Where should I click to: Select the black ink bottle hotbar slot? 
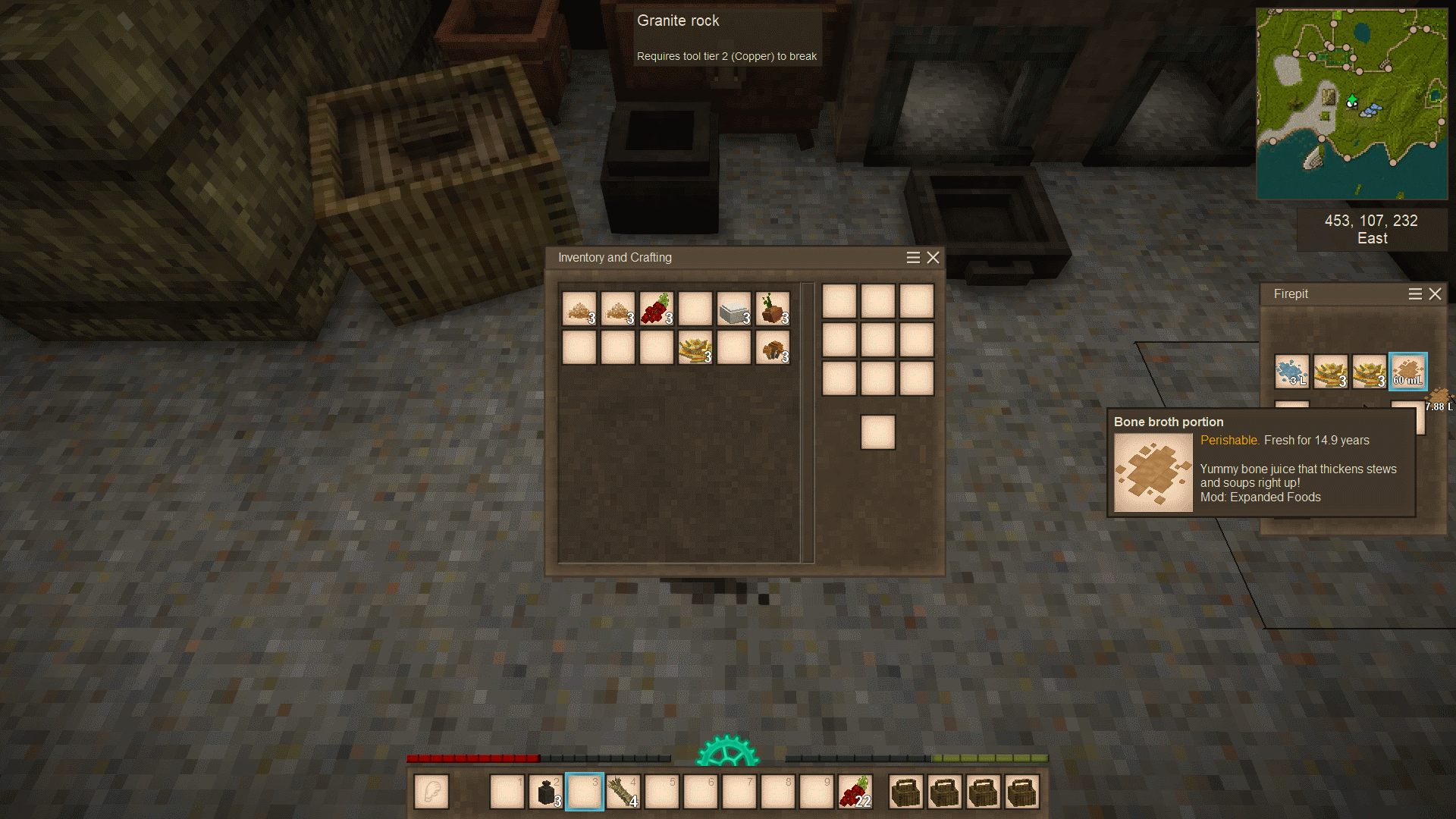[546, 792]
